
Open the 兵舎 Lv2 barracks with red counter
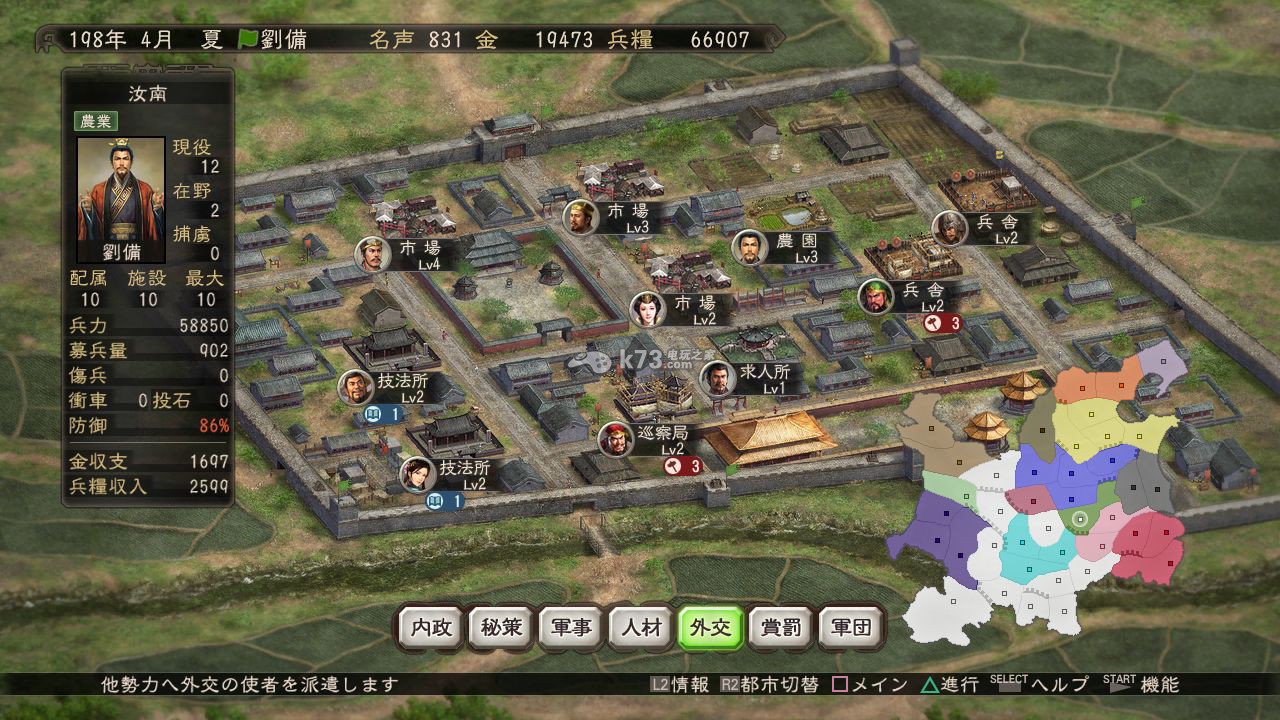point(903,294)
